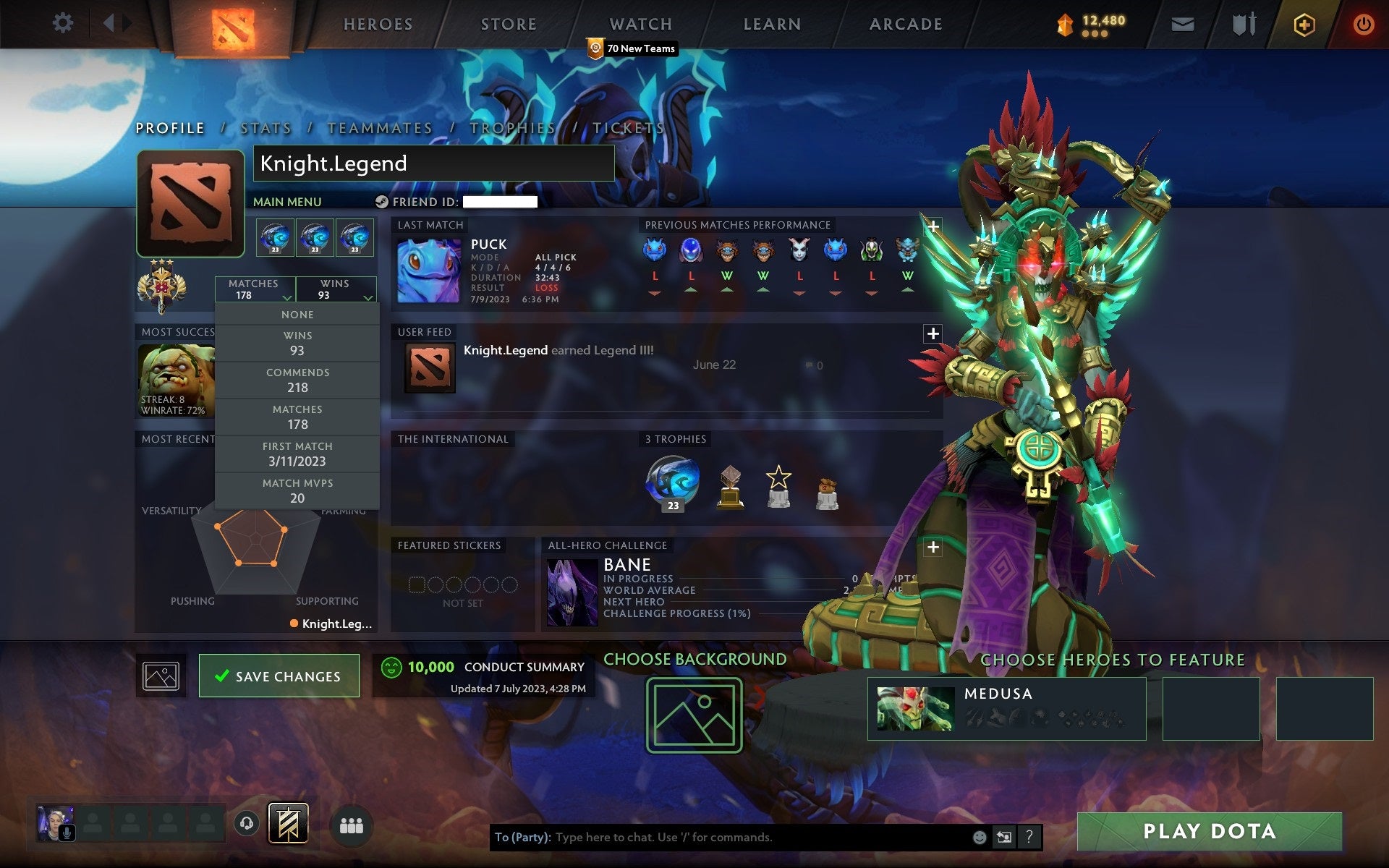The image size is (1389, 868).
Task: Click the green conduct summary smiley
Action: tap(391, 667)
